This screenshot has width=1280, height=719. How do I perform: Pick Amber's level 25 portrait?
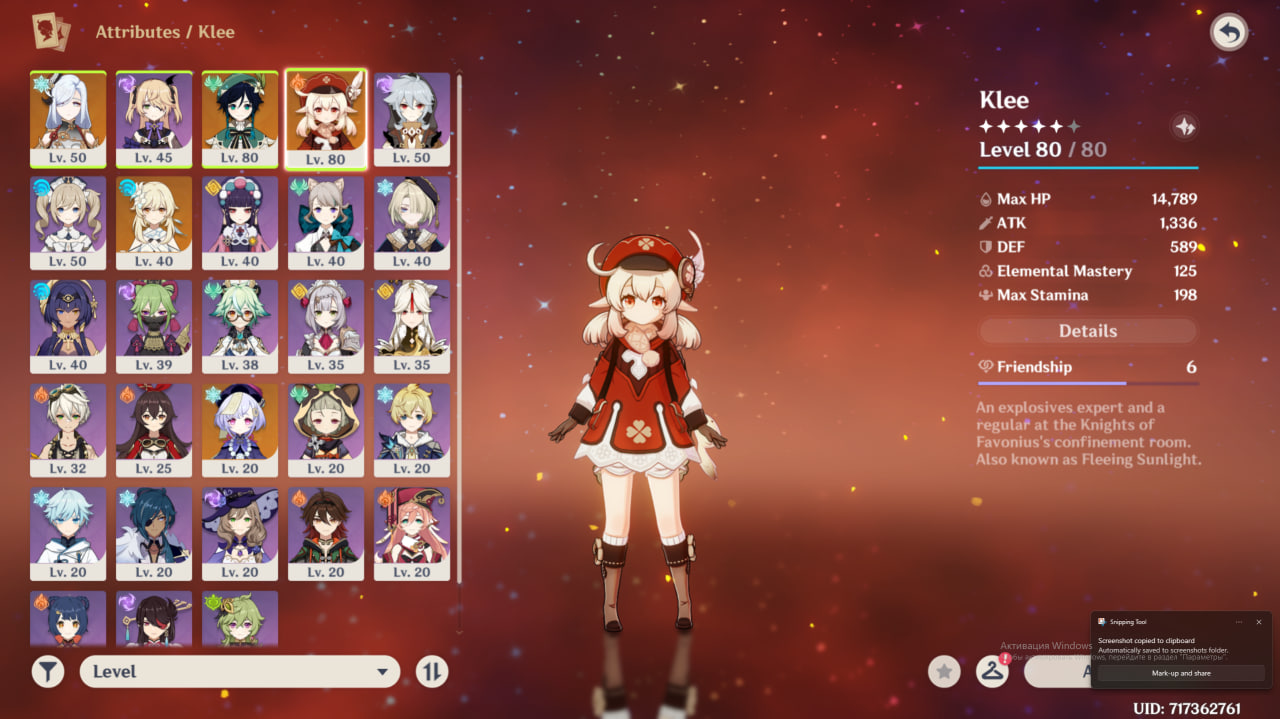154,430
